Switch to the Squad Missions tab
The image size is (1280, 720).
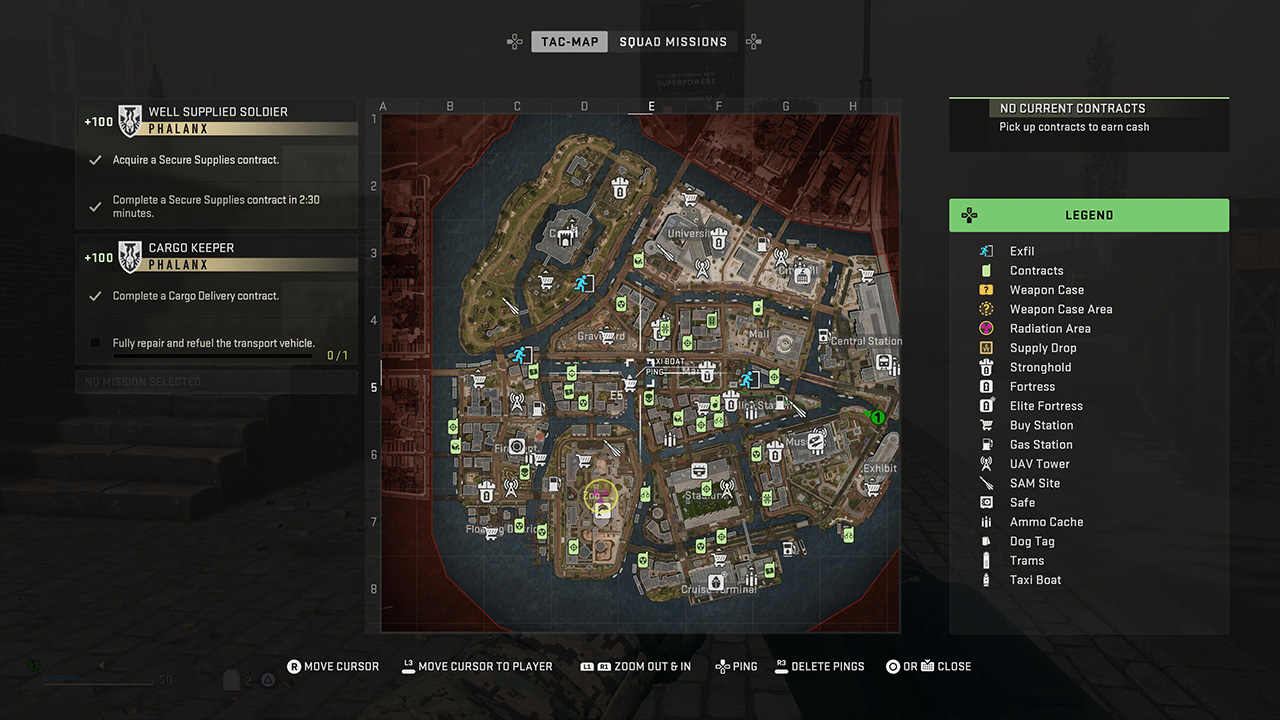(x=674, y=41)
